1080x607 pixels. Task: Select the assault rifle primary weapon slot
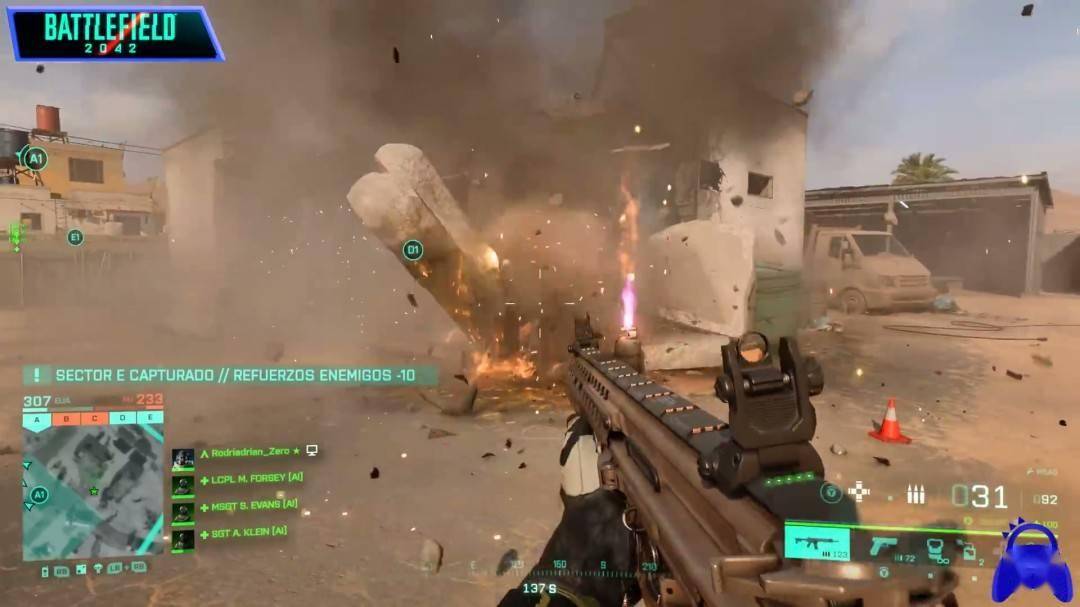[x=816, y=544]
